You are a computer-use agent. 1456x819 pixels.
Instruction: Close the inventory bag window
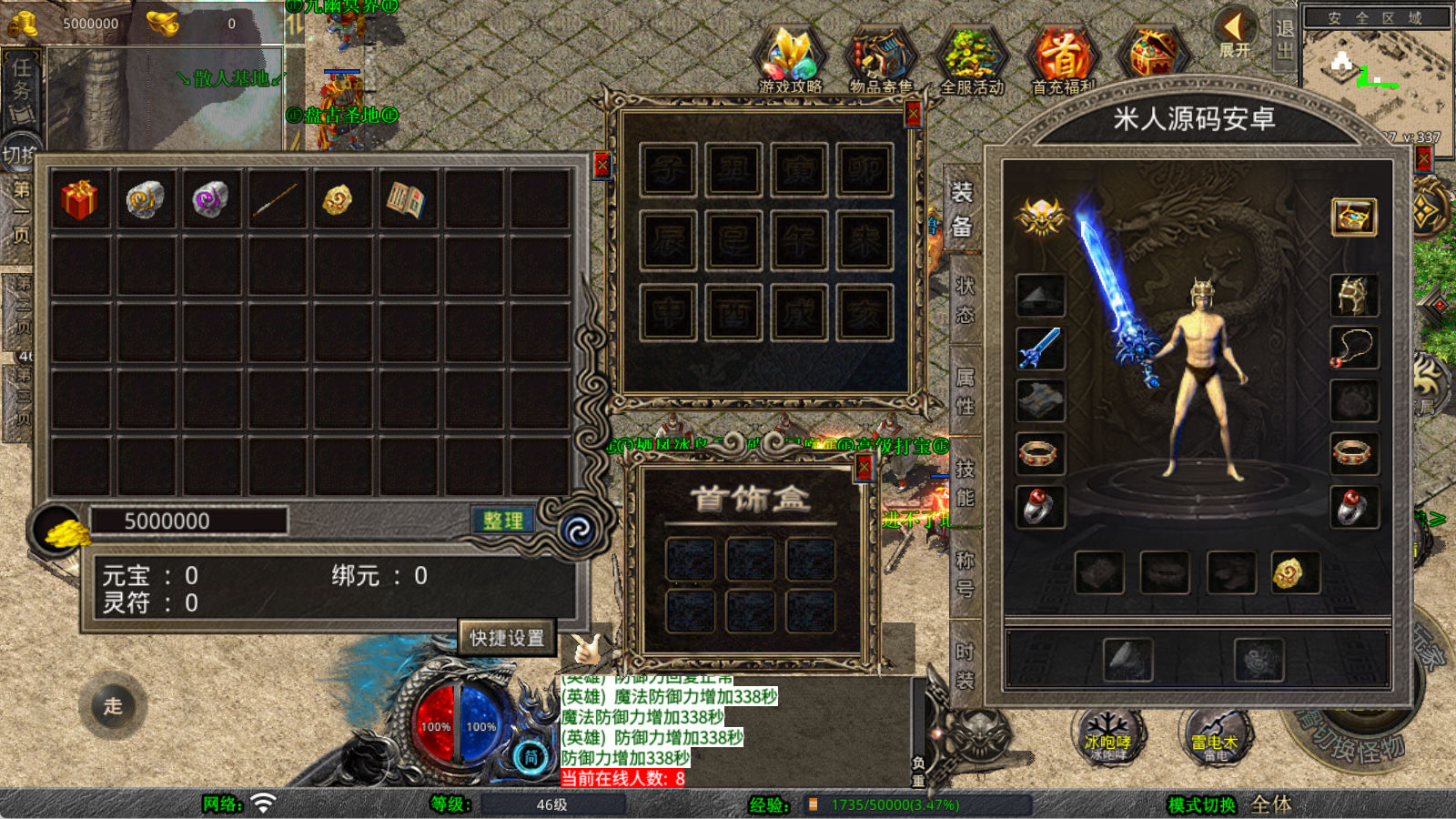(x=602, y=165)
